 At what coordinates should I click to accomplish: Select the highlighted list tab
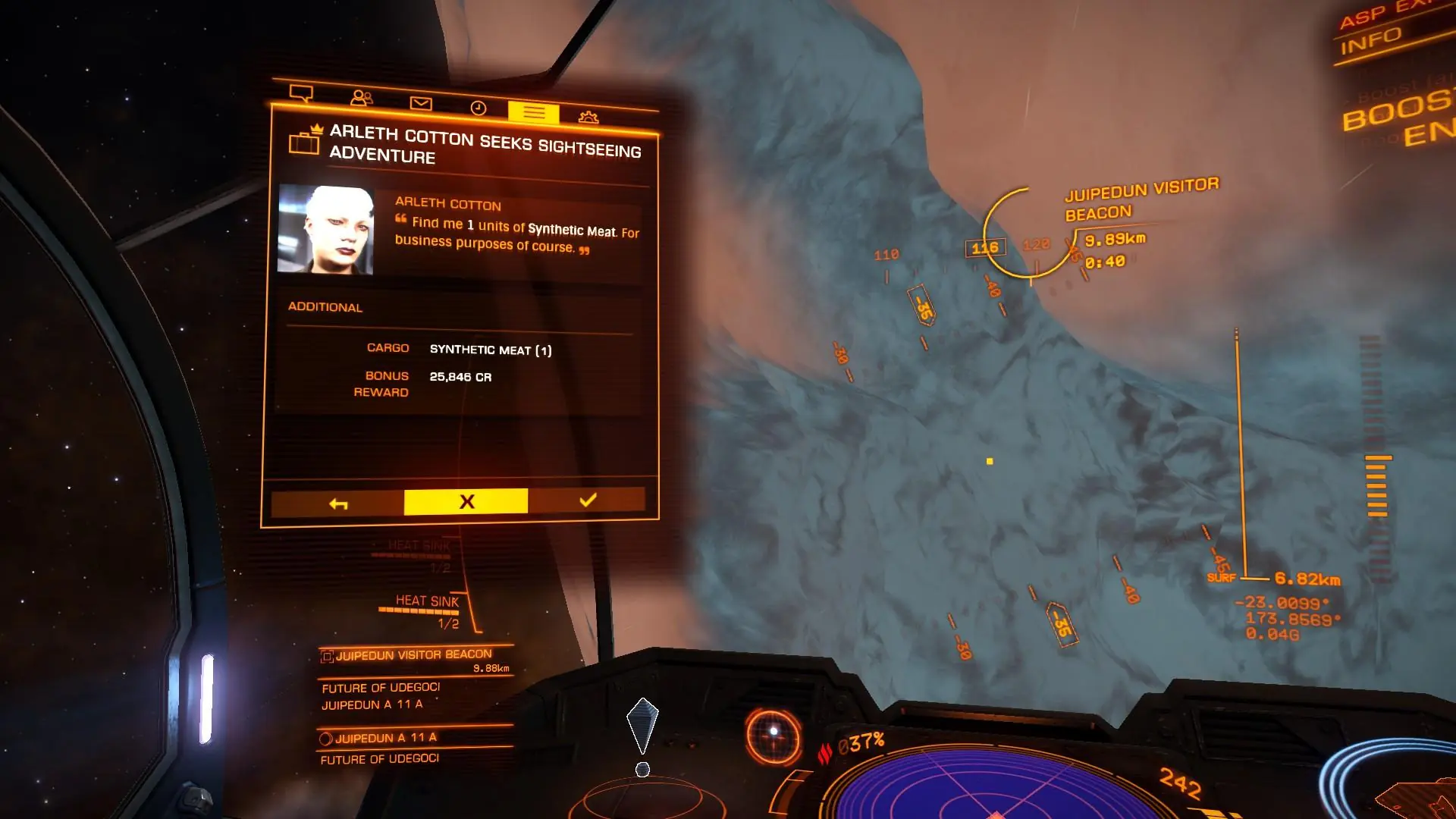point(533,112)
